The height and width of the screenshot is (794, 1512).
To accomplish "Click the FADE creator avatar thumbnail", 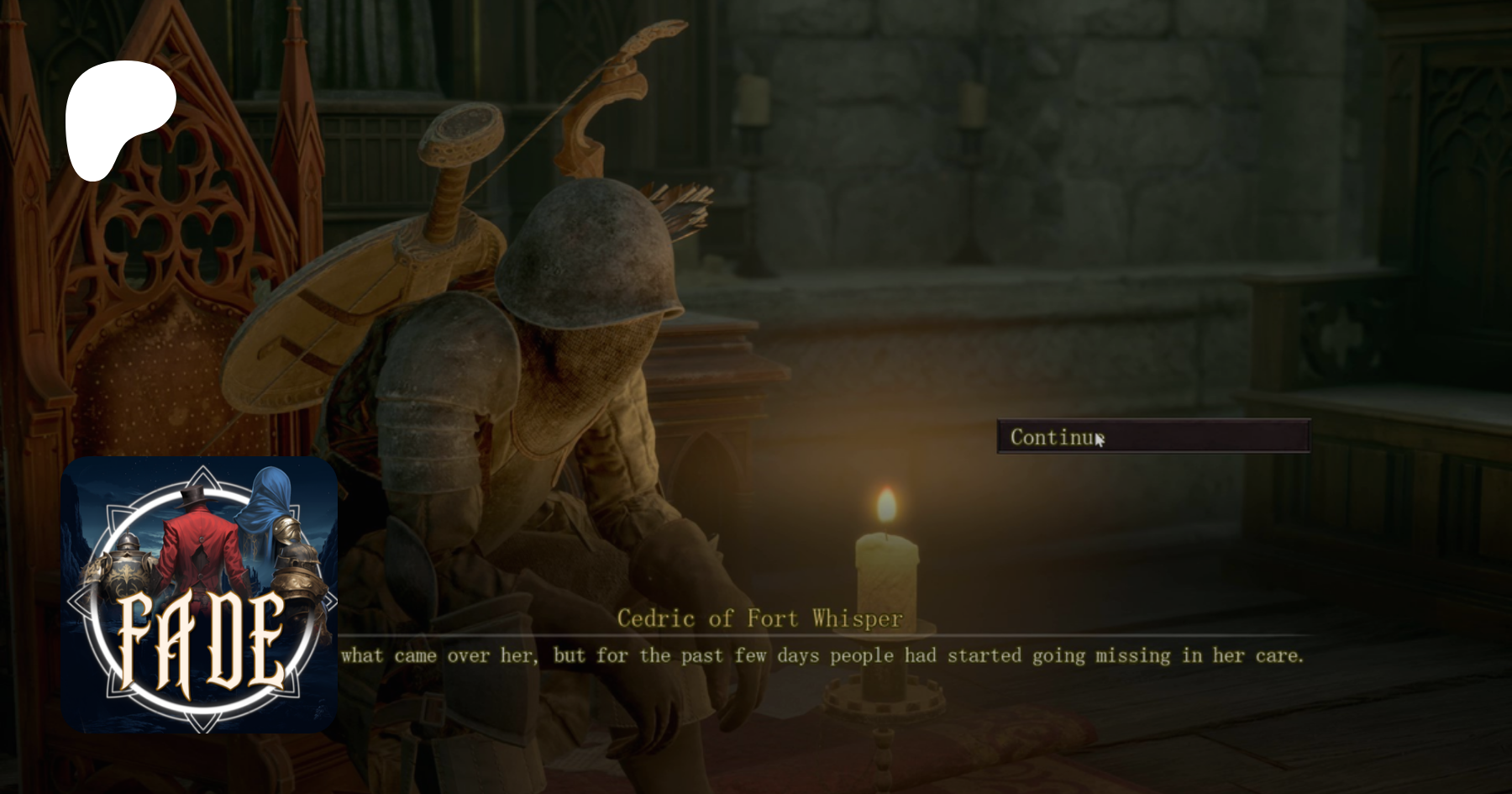I will click(x=199, y=595).
